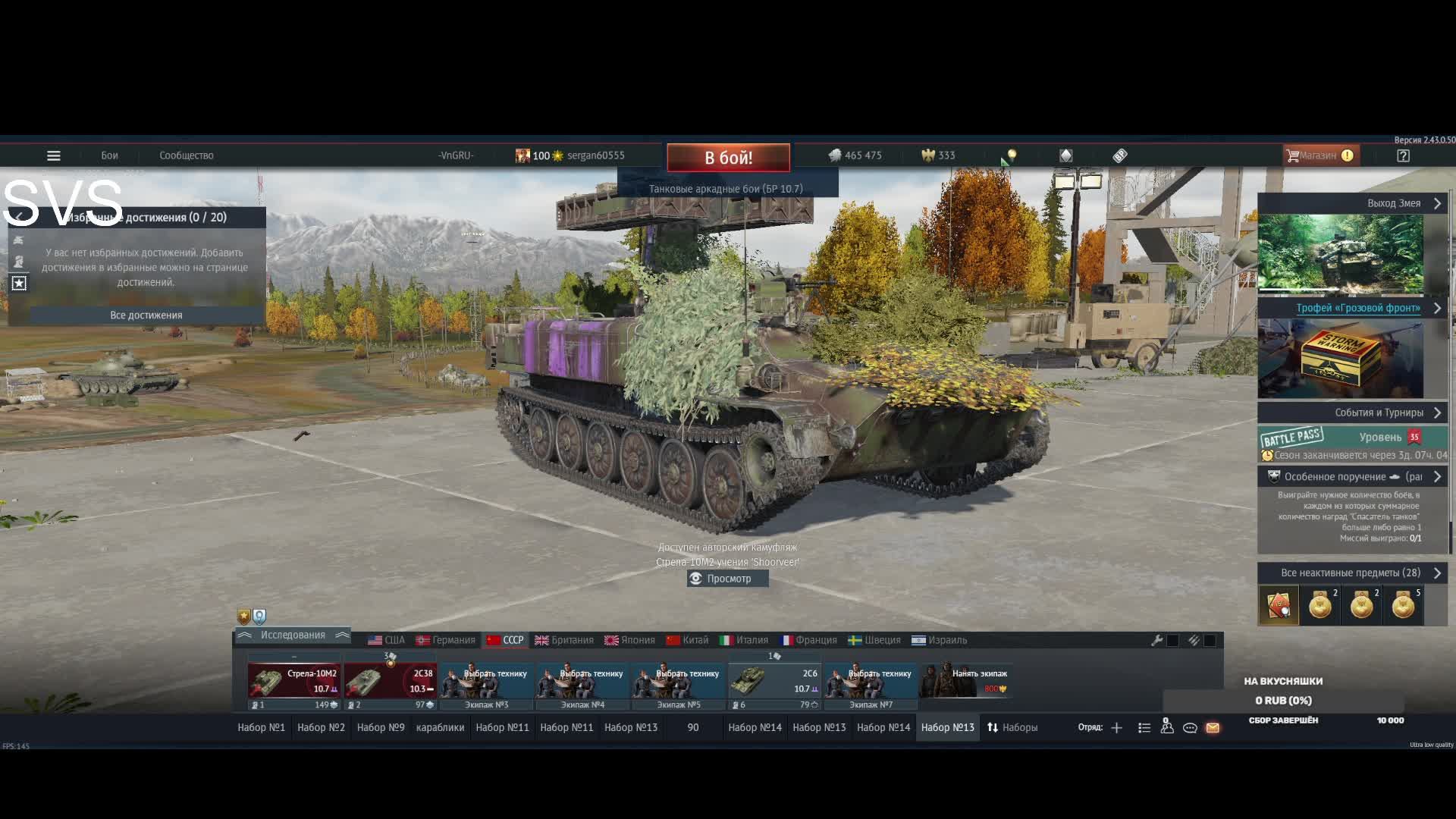Screen dimensions: 1456x819
Task: Open Все достижения achievements list
Action: point(146,315)
